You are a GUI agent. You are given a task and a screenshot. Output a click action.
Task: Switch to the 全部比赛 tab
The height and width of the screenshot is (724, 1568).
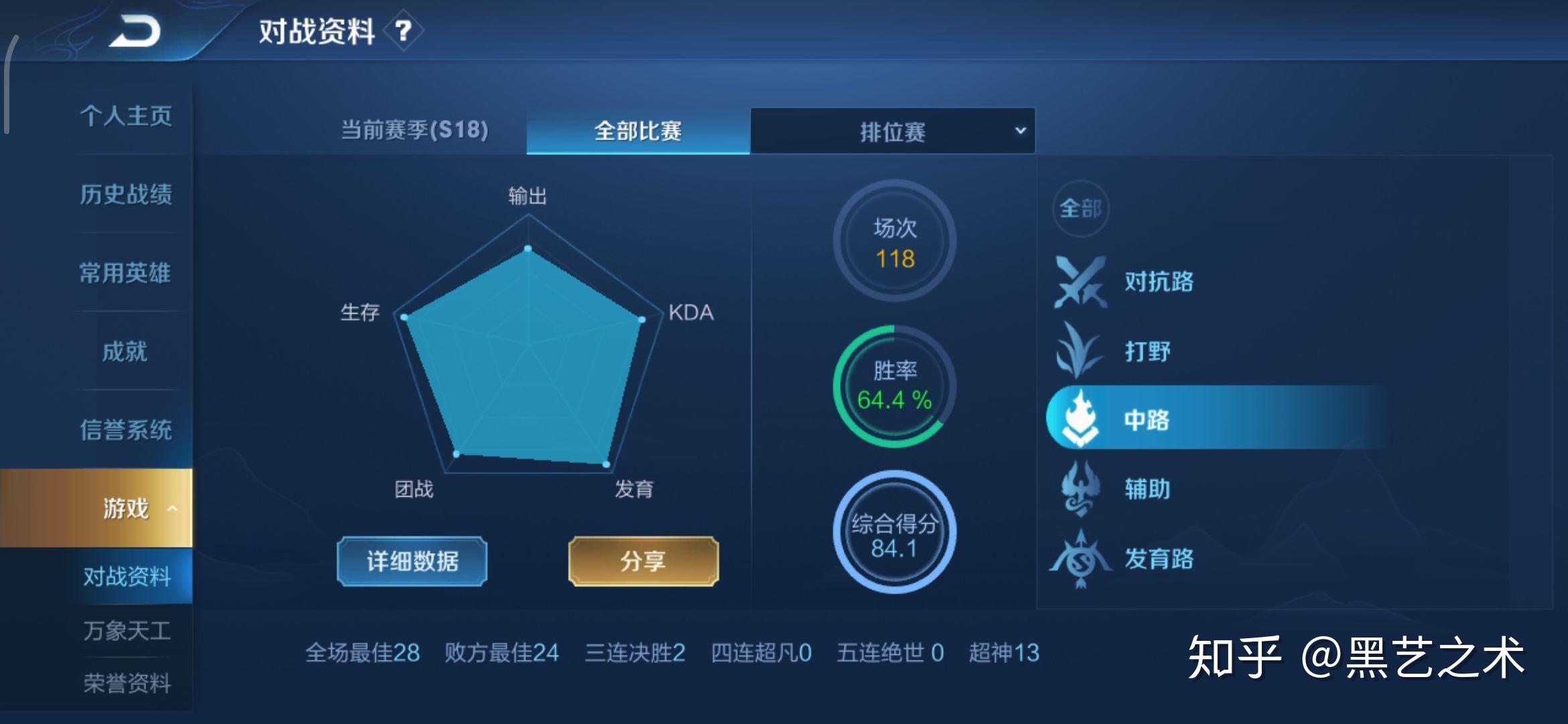coord(638,131)
